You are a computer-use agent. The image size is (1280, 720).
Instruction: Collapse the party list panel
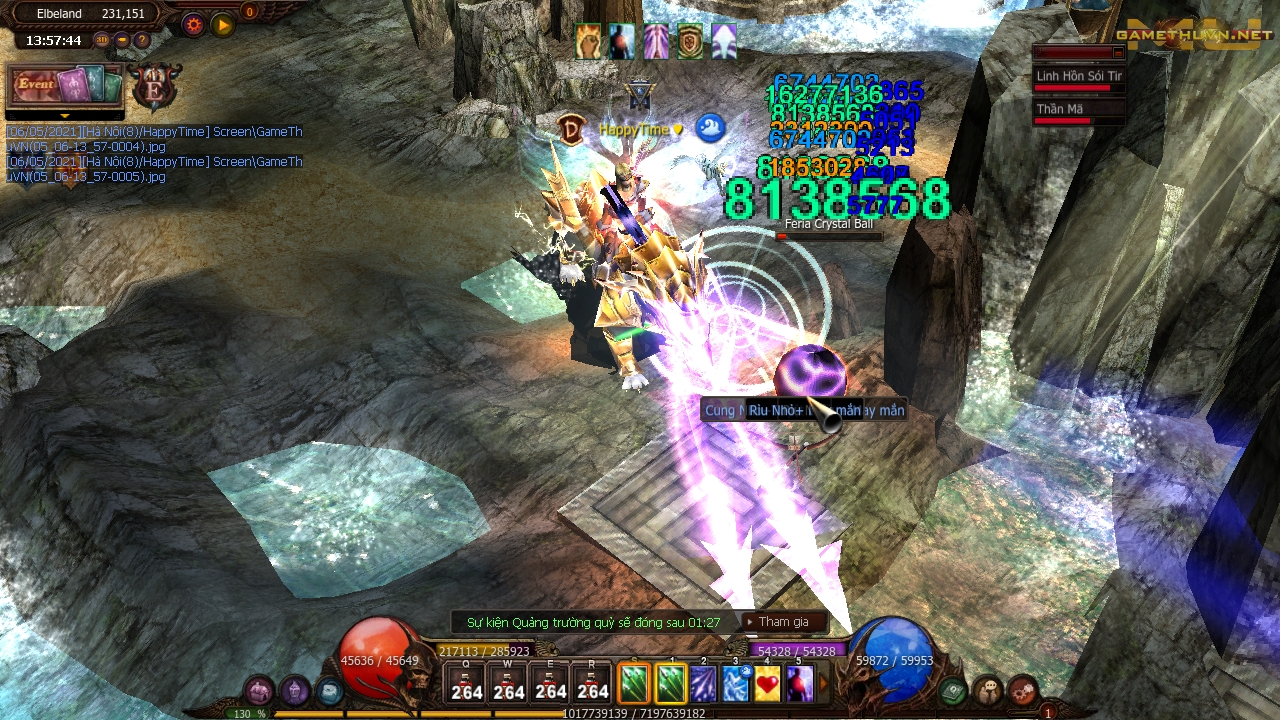pyautogui.click(x=1118, y=53)
